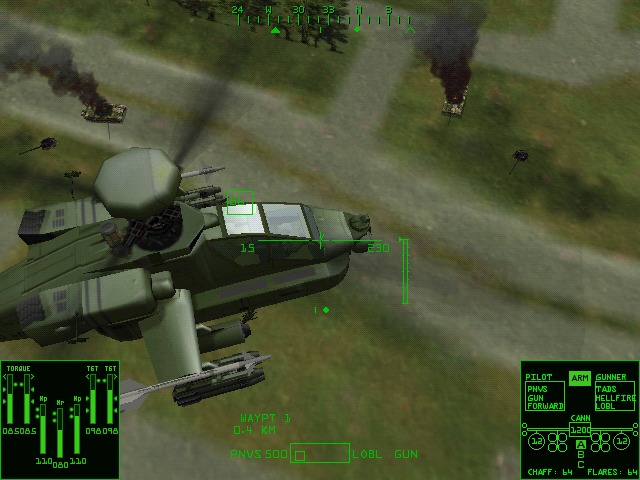Select the PILOT weapon box showing PNVS GUN
Image resolution: width=640 pixels, height=480 pixels.
click(x=544, y=396)
